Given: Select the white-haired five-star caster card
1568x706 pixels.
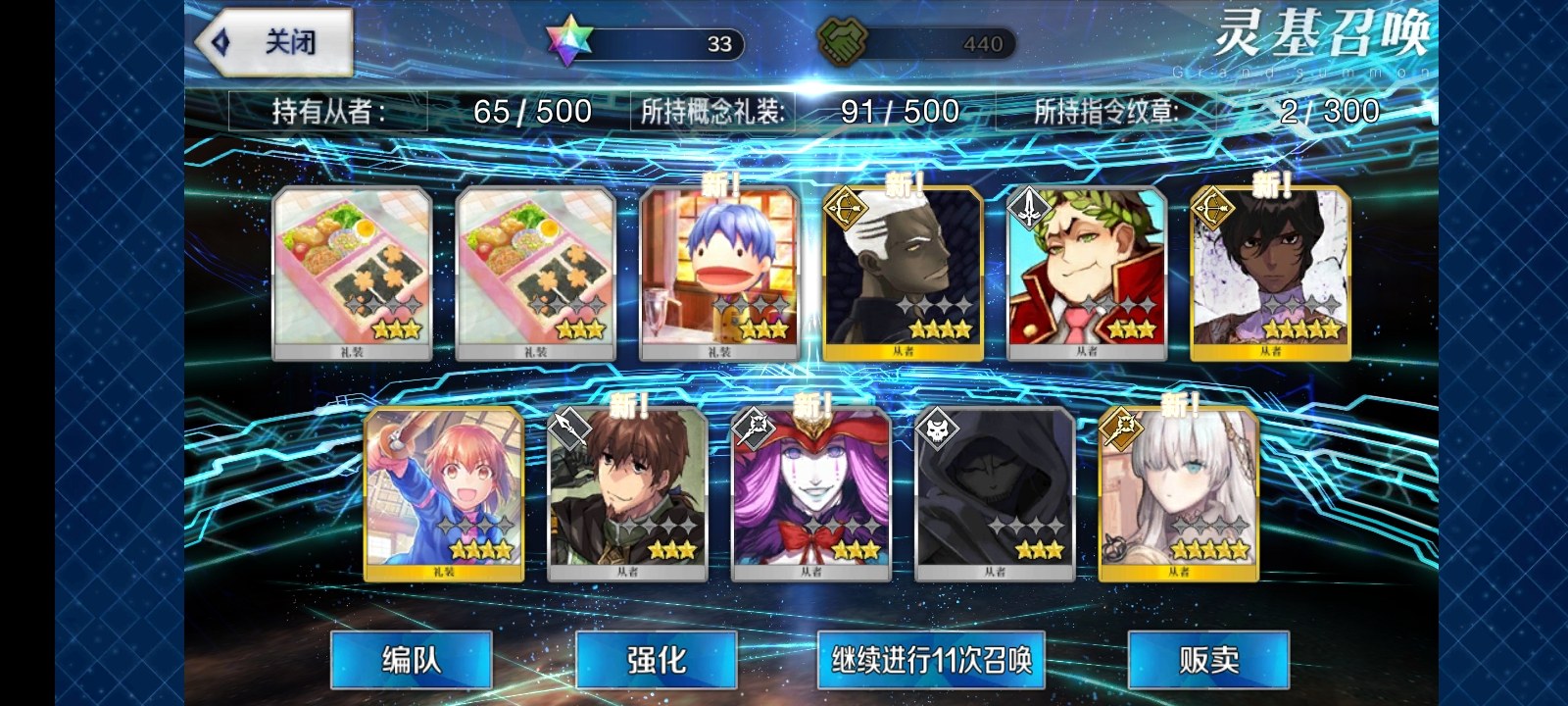Looking at the screenshot, I should [1178, 495].
